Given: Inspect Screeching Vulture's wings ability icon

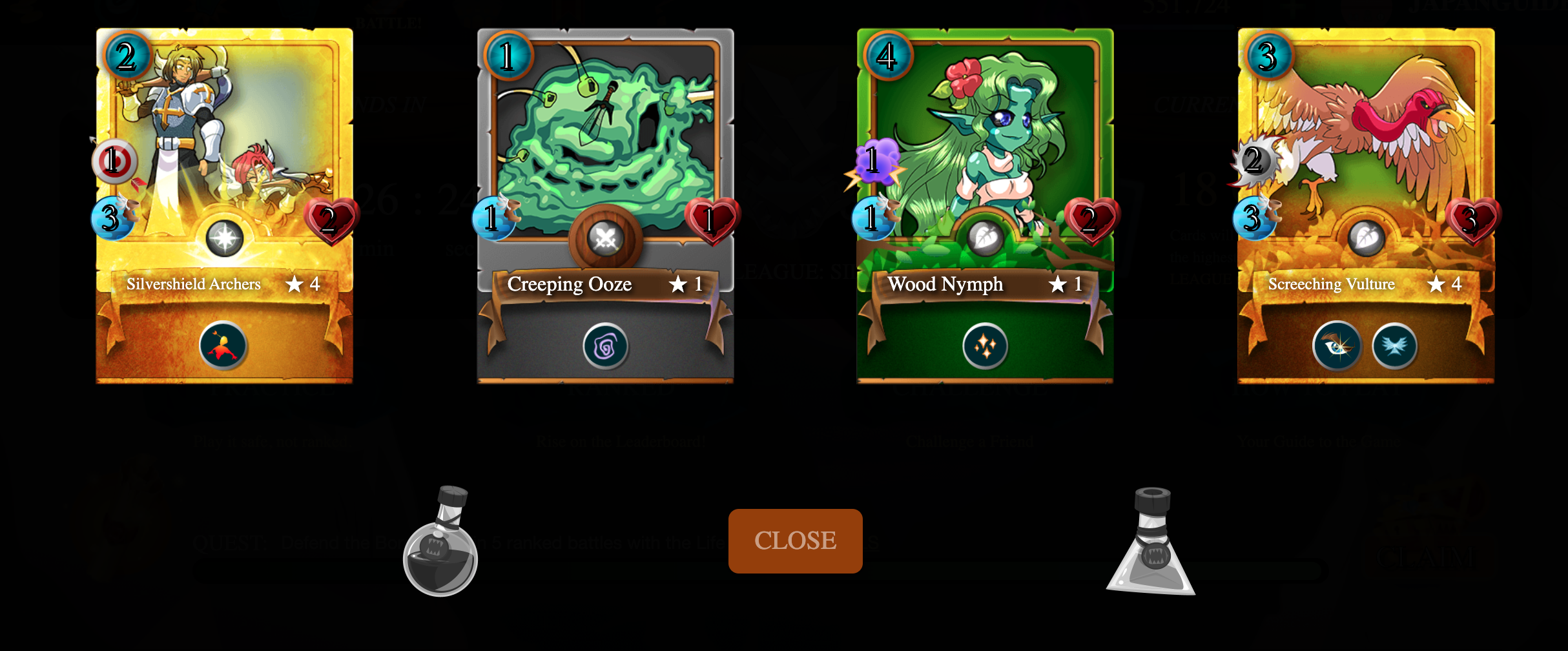Looking at the screenshot, I should pos(1395,347).
